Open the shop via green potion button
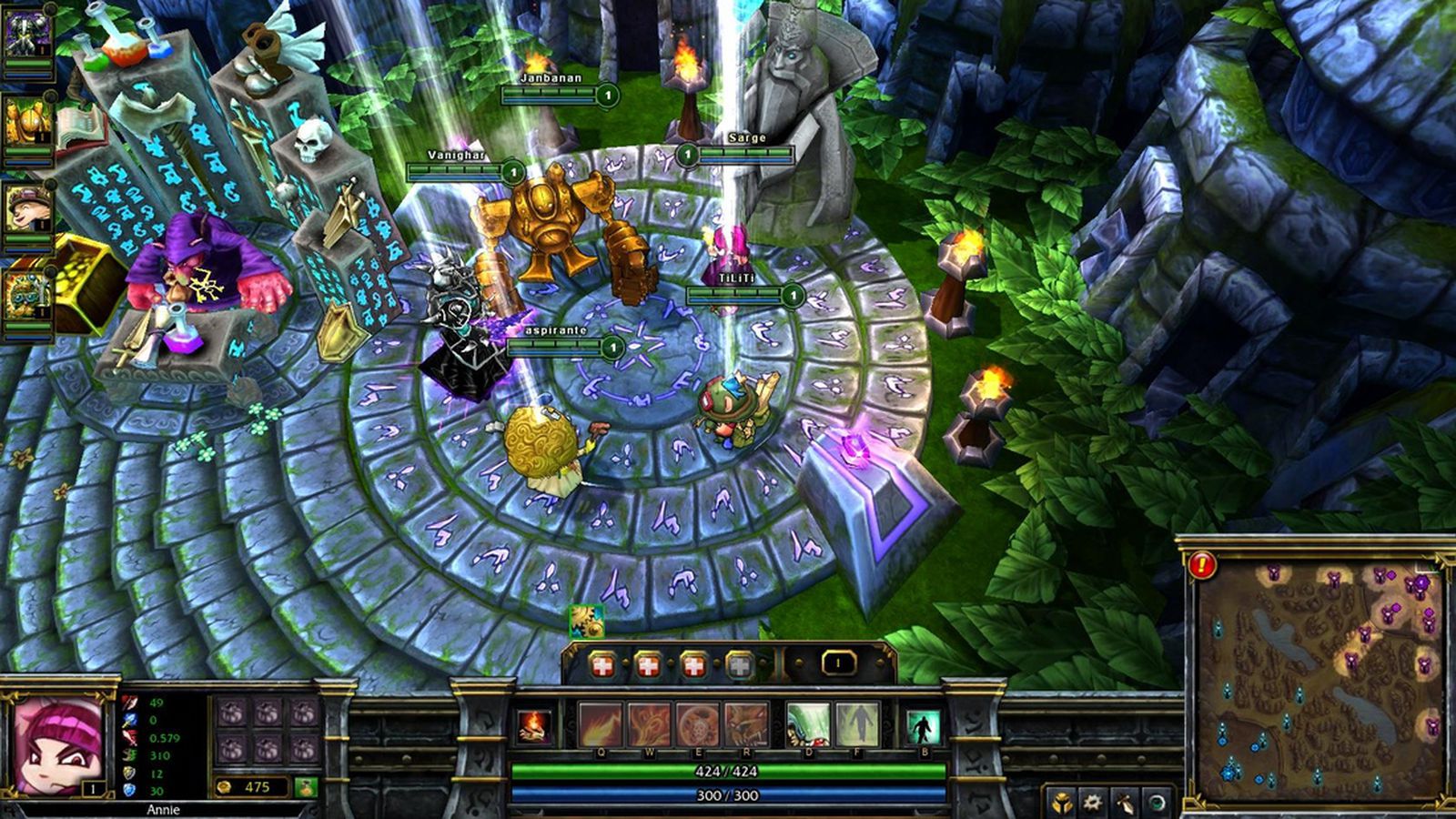 (x=306, y=787)
